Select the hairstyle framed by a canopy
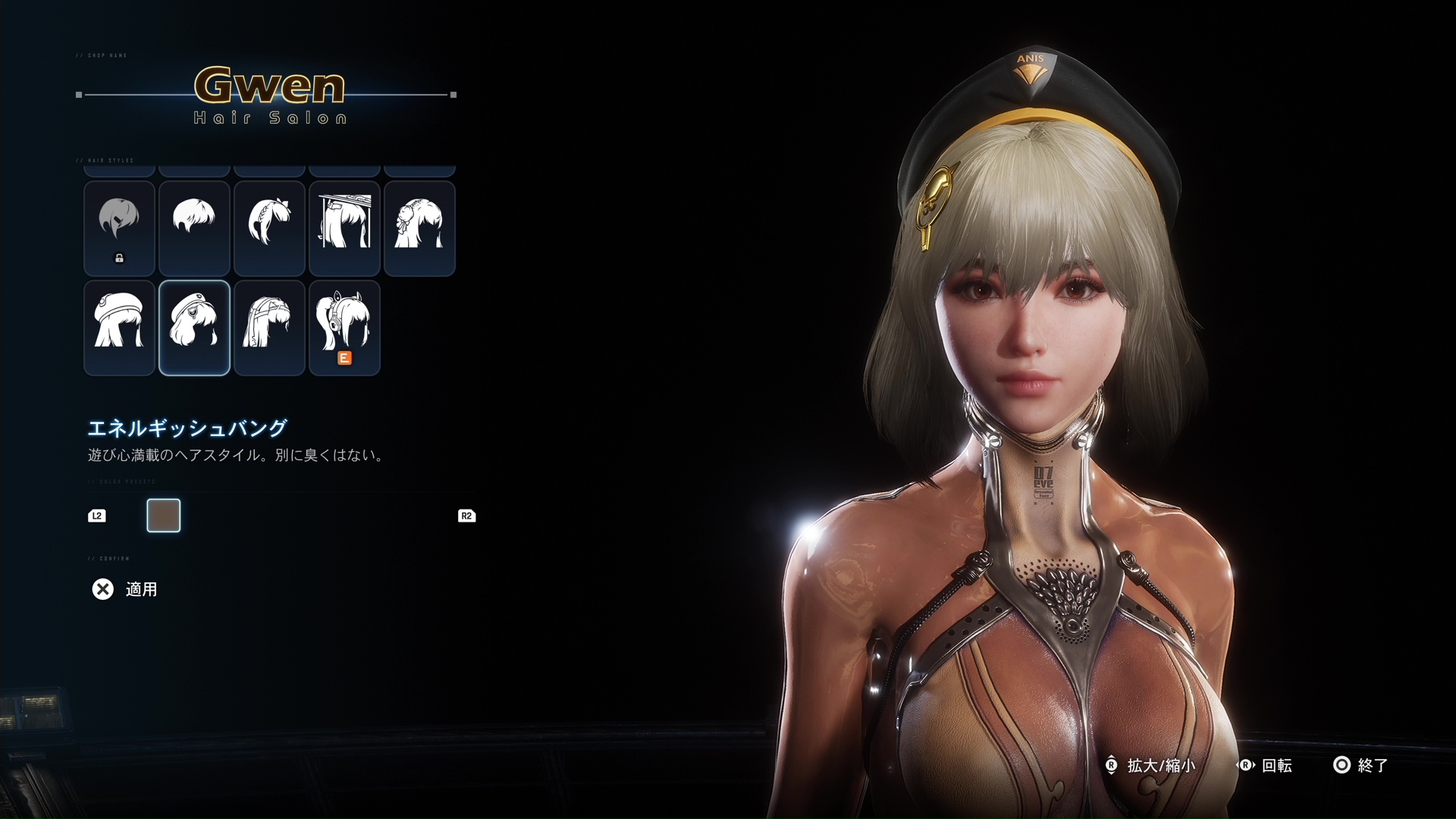This screenshot has height=819, width=1456. (344, 228)
